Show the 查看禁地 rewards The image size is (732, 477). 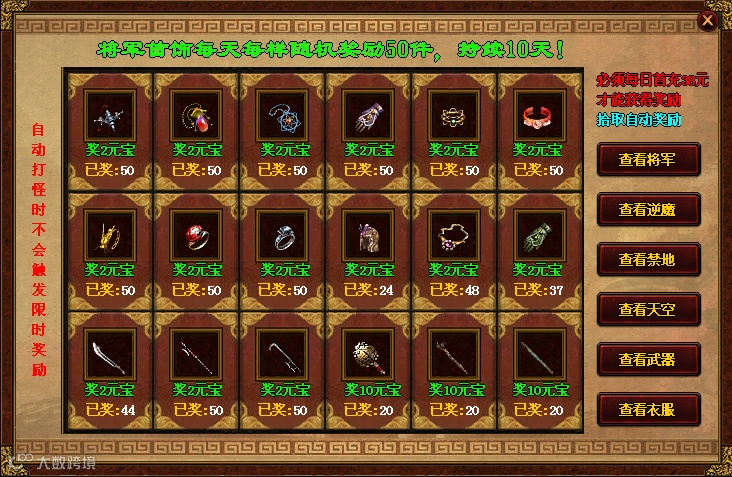[648, 259]
